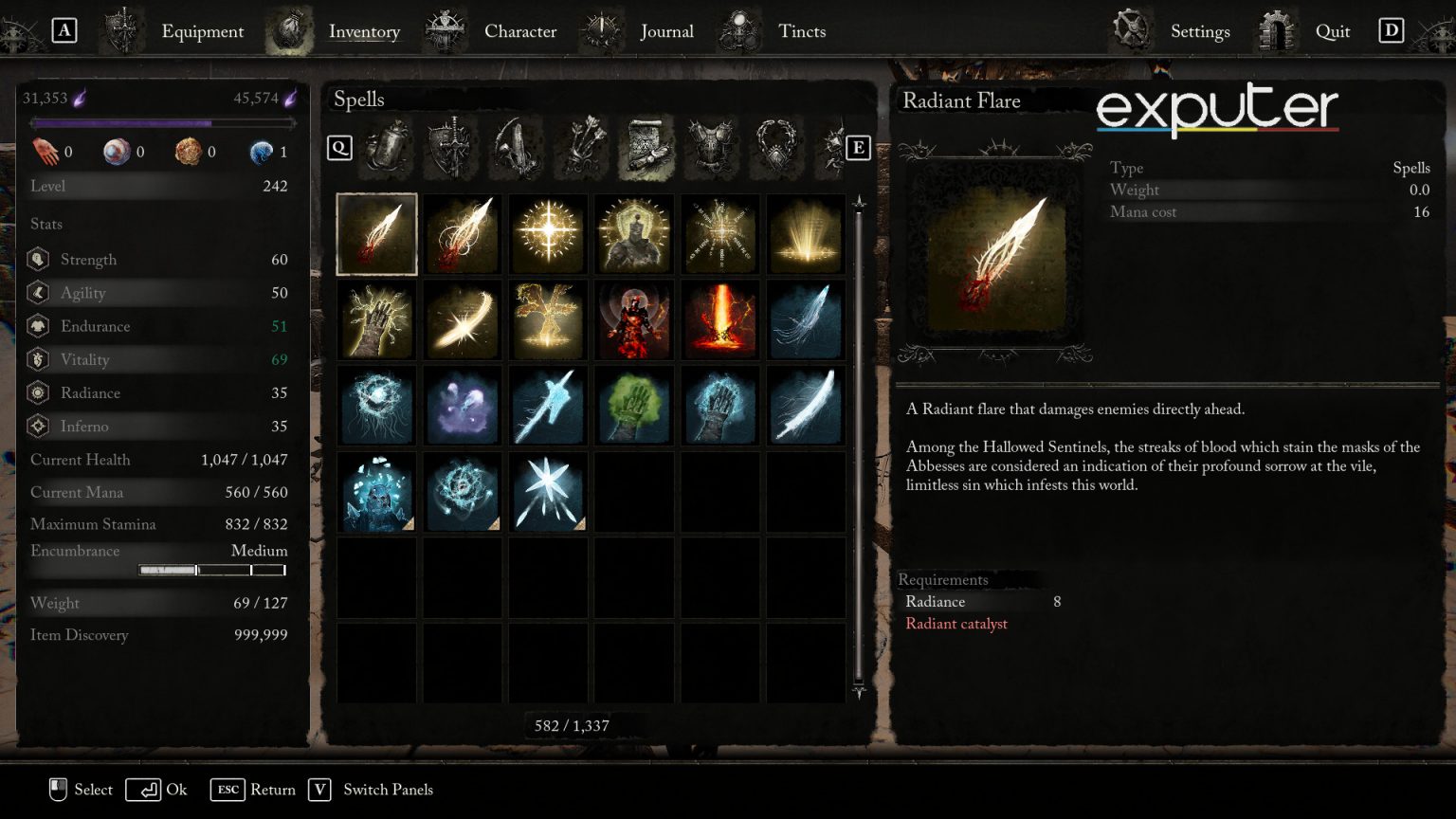The image size is (1456, 819).
Task: Select the spells scroll filter icon
Action: (646, 148)
